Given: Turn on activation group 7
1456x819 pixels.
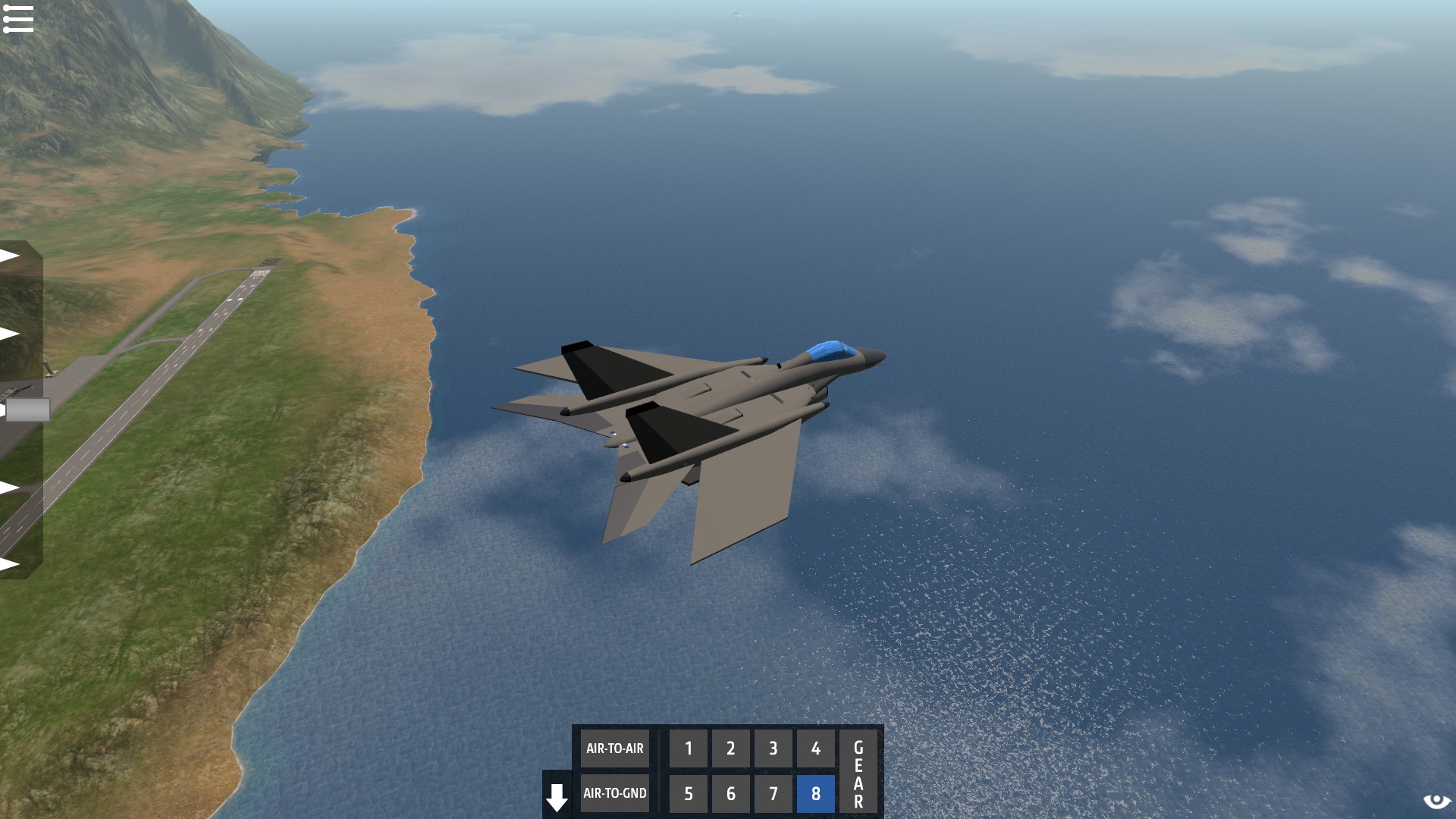Looking at the screenshot, I should click(773, 793).
